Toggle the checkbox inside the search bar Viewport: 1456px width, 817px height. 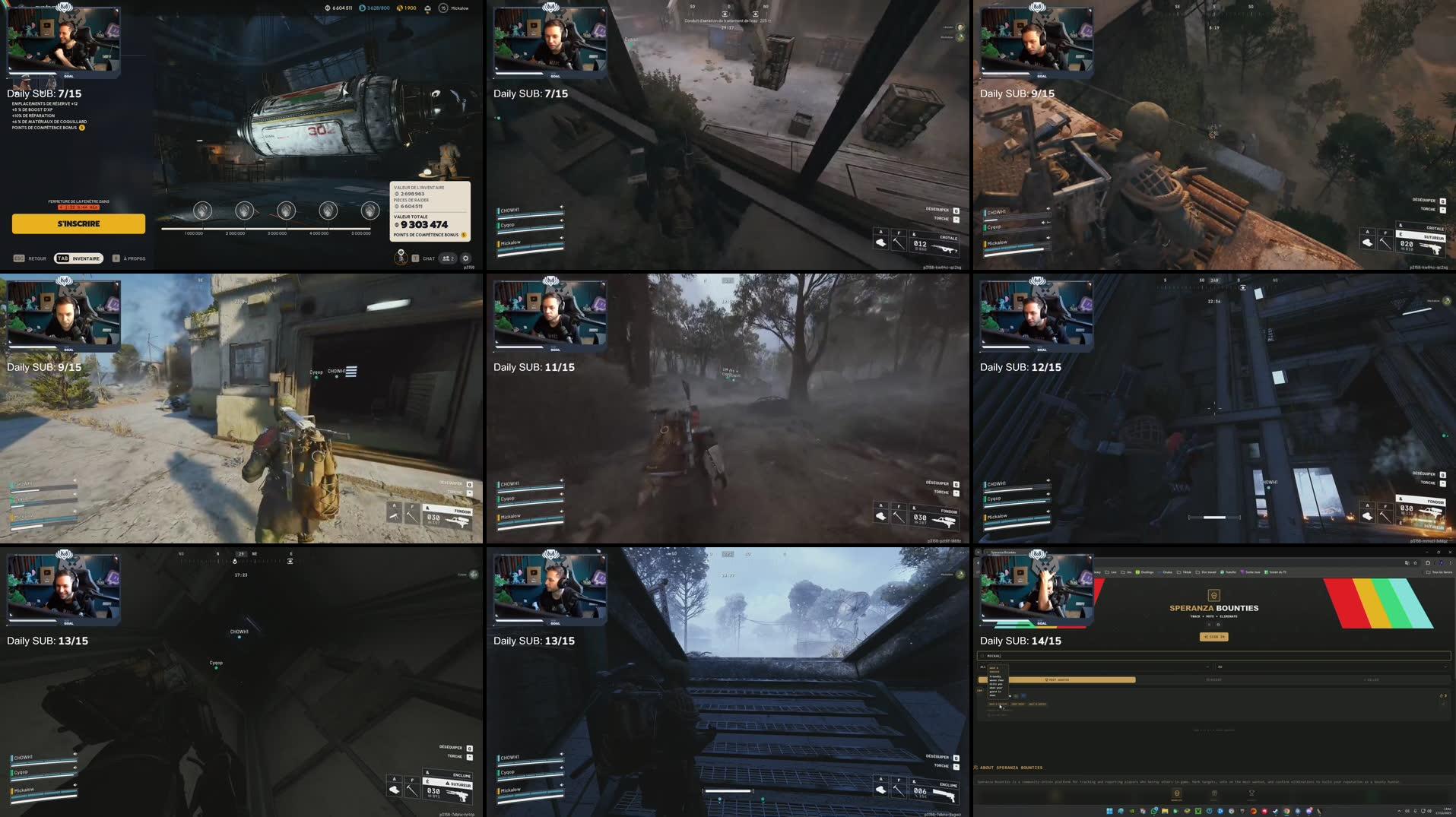(x=982, y=656)
